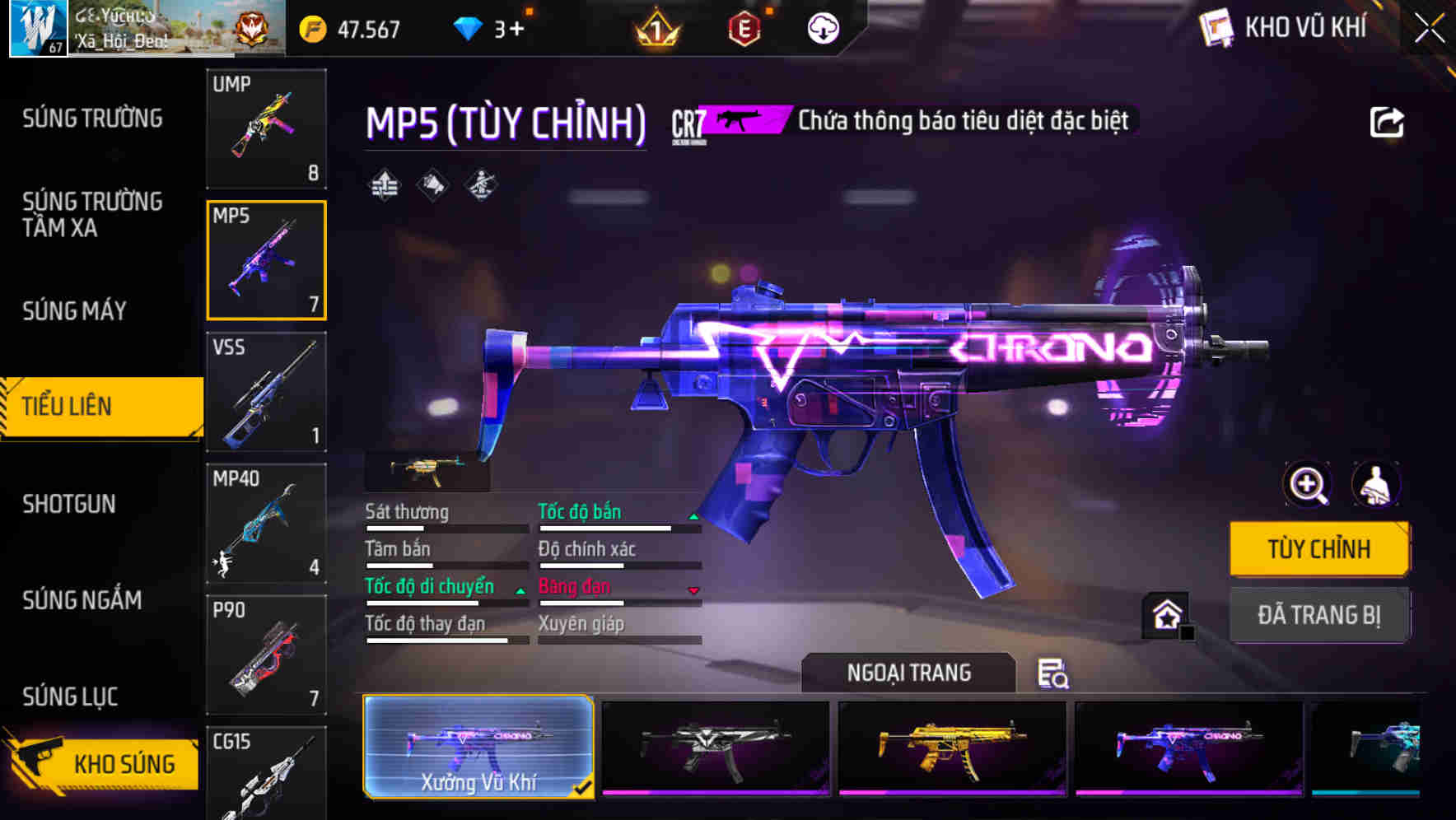Screen dimensions: 1456x820
Task: Zoom in with the magnifier icon
Action: tap(1308, 485)
